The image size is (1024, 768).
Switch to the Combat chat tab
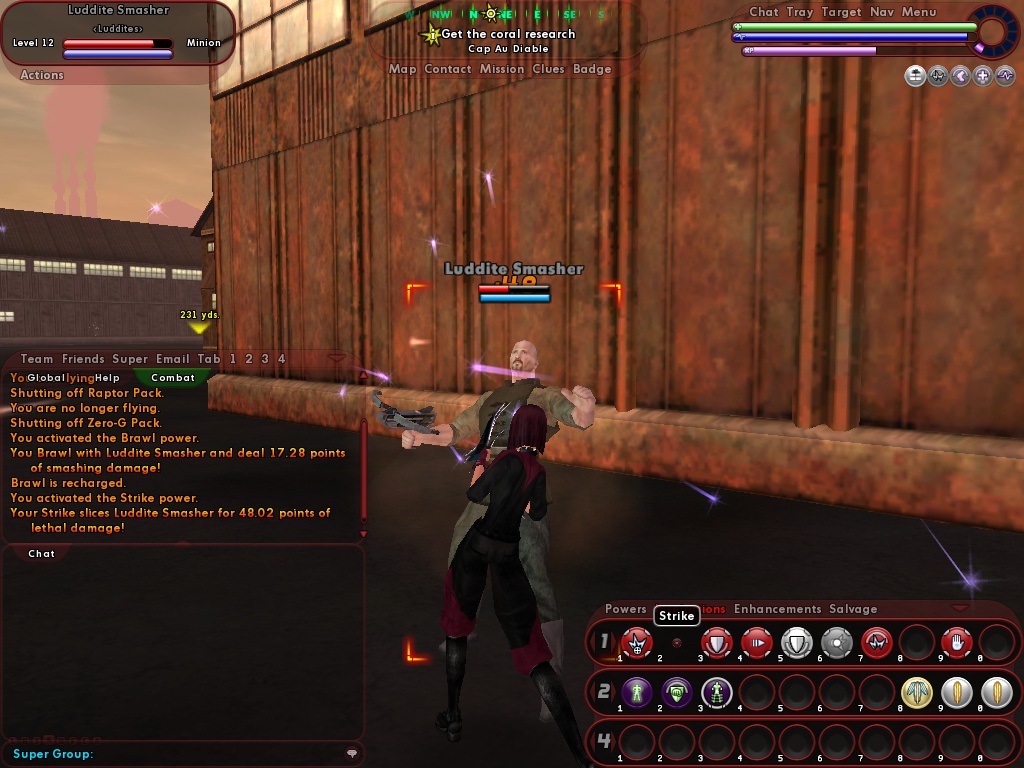coord(173,378)
